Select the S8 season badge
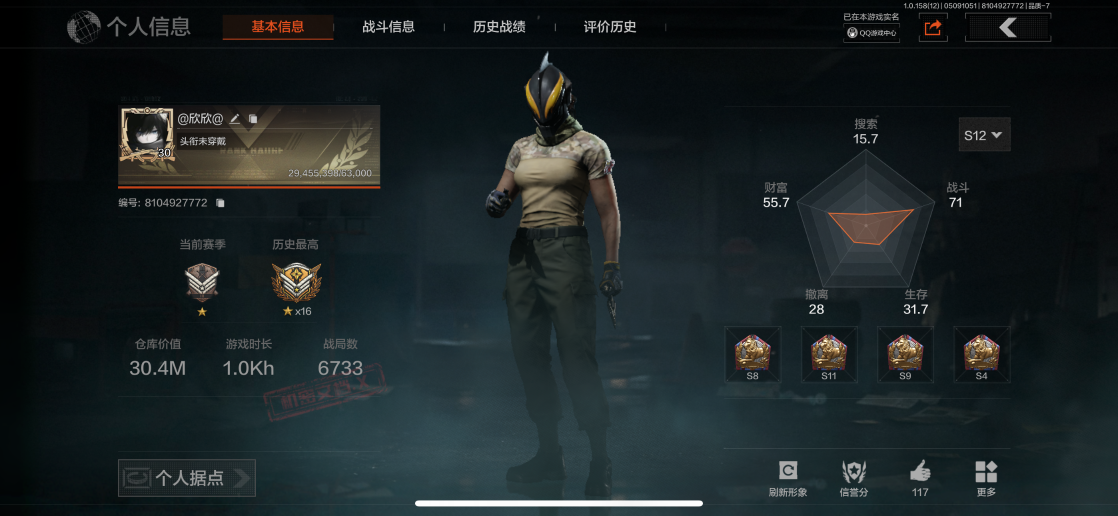This screenshot has height=516, width=1118. (752, 354)
